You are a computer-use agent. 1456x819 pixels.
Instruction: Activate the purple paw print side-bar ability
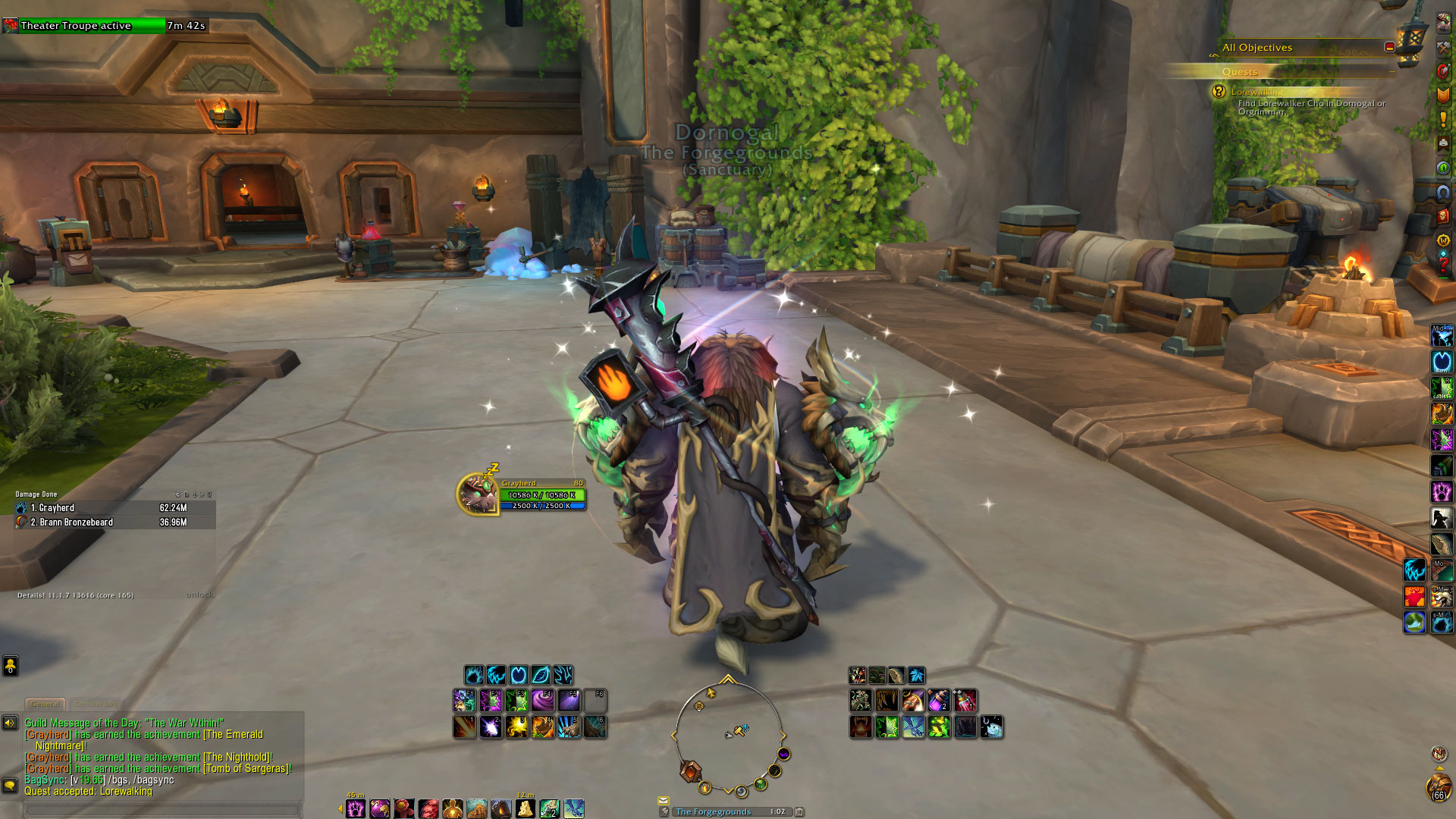pos(1442,491)
